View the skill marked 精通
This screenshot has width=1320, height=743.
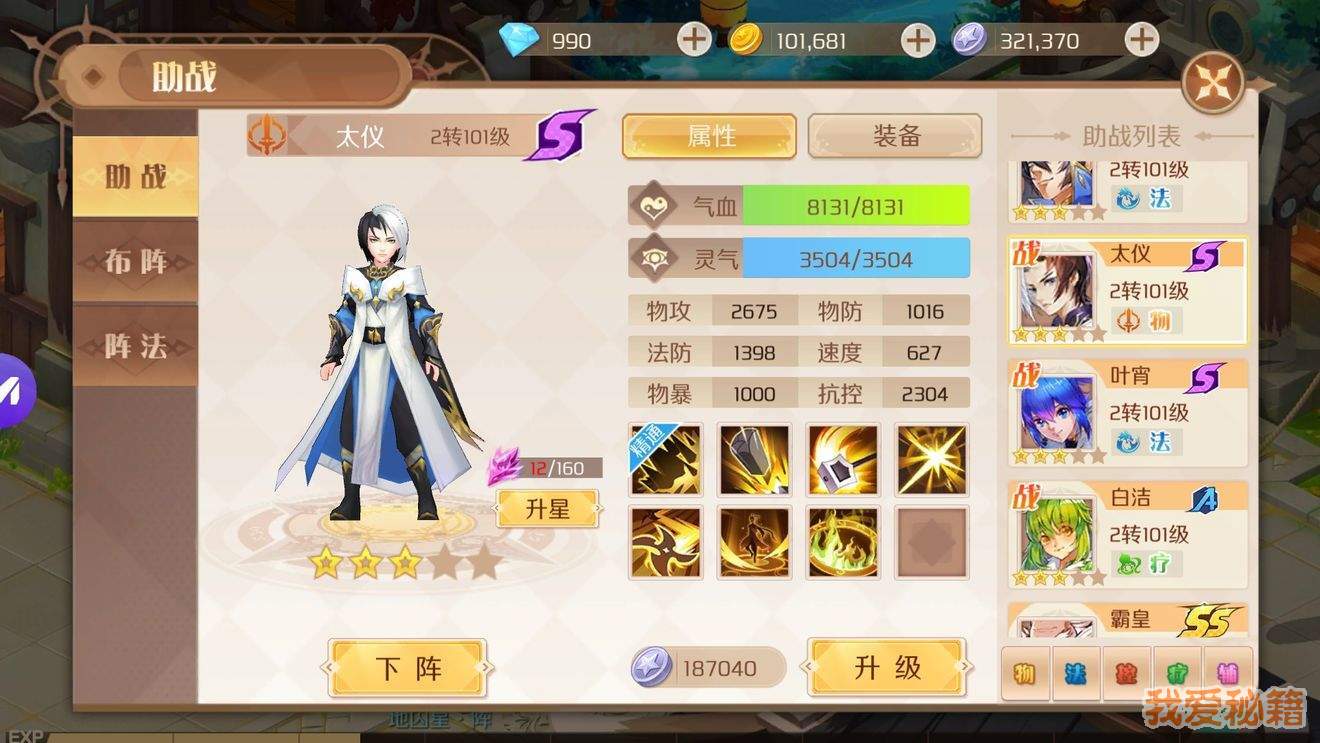point(666,459)
